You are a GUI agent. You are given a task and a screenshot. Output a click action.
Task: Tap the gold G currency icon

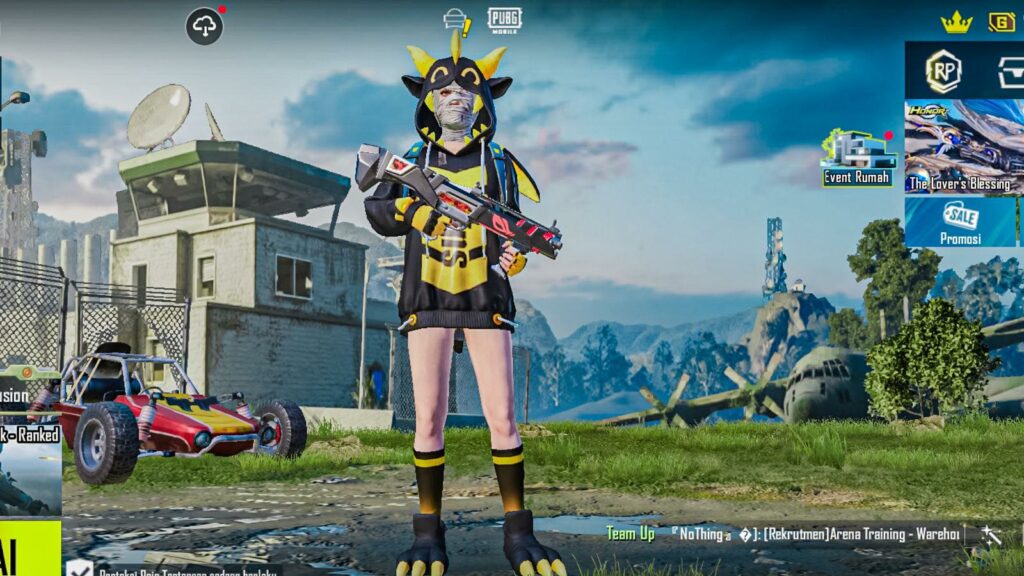tap(1001, 22)
